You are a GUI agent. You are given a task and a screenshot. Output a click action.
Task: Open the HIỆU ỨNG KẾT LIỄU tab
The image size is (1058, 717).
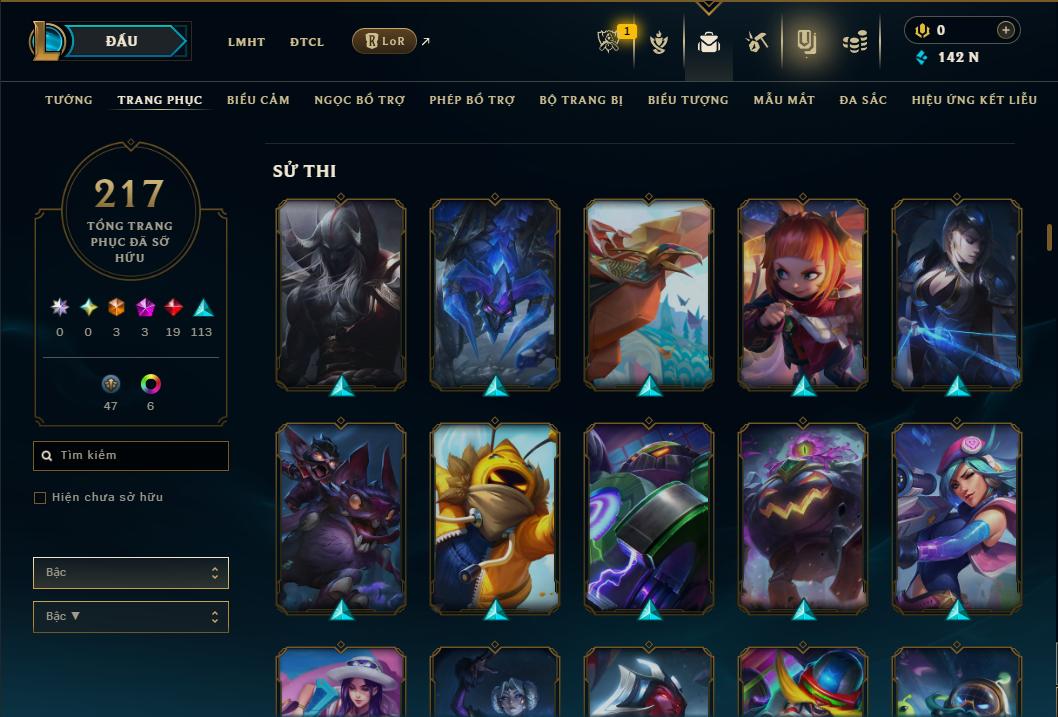[x=972, y=100]
